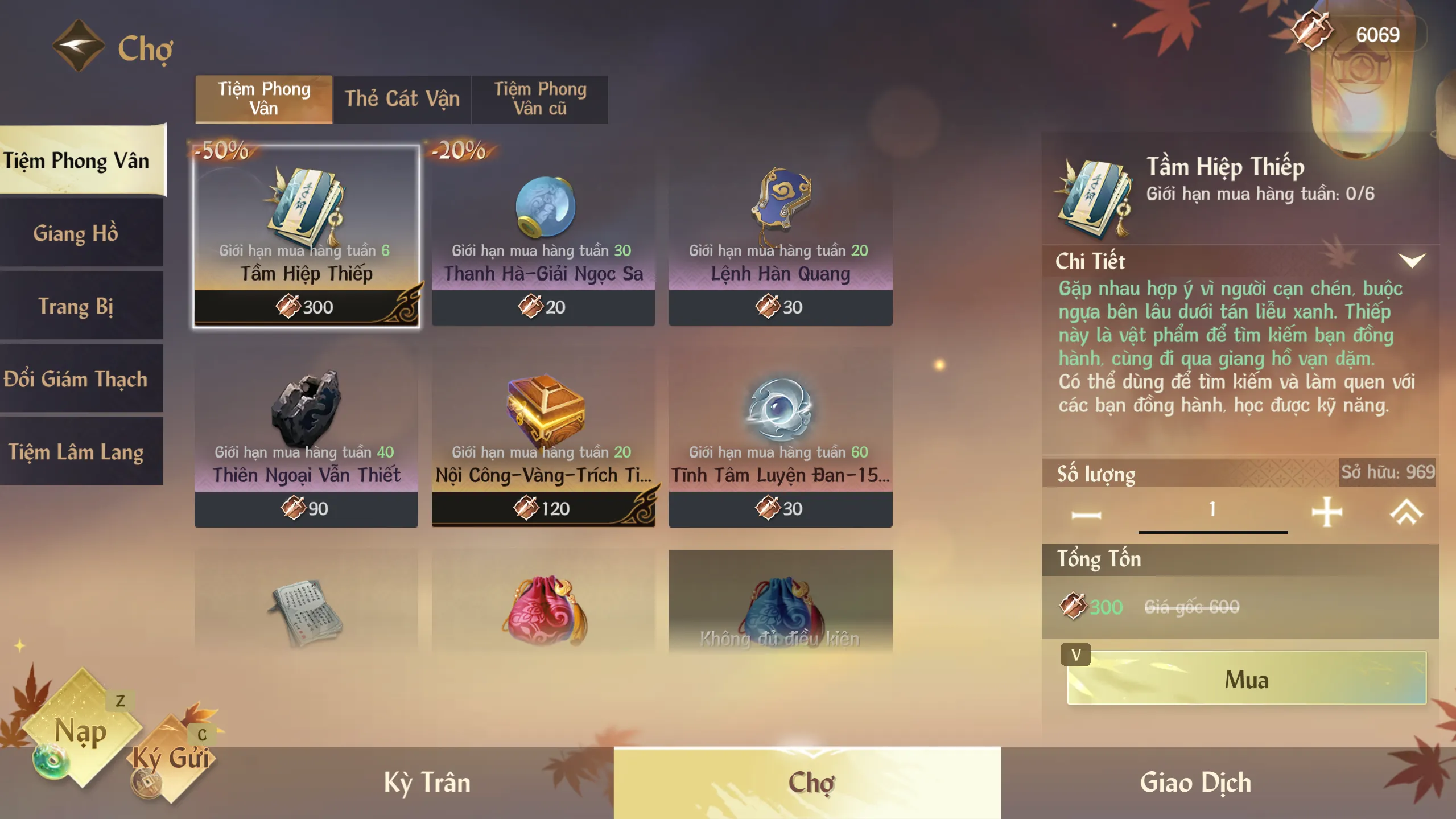This screenshot has height=819, width=1456.
Task: Open the Trang Bị category
Action: (x=76, y=306)
